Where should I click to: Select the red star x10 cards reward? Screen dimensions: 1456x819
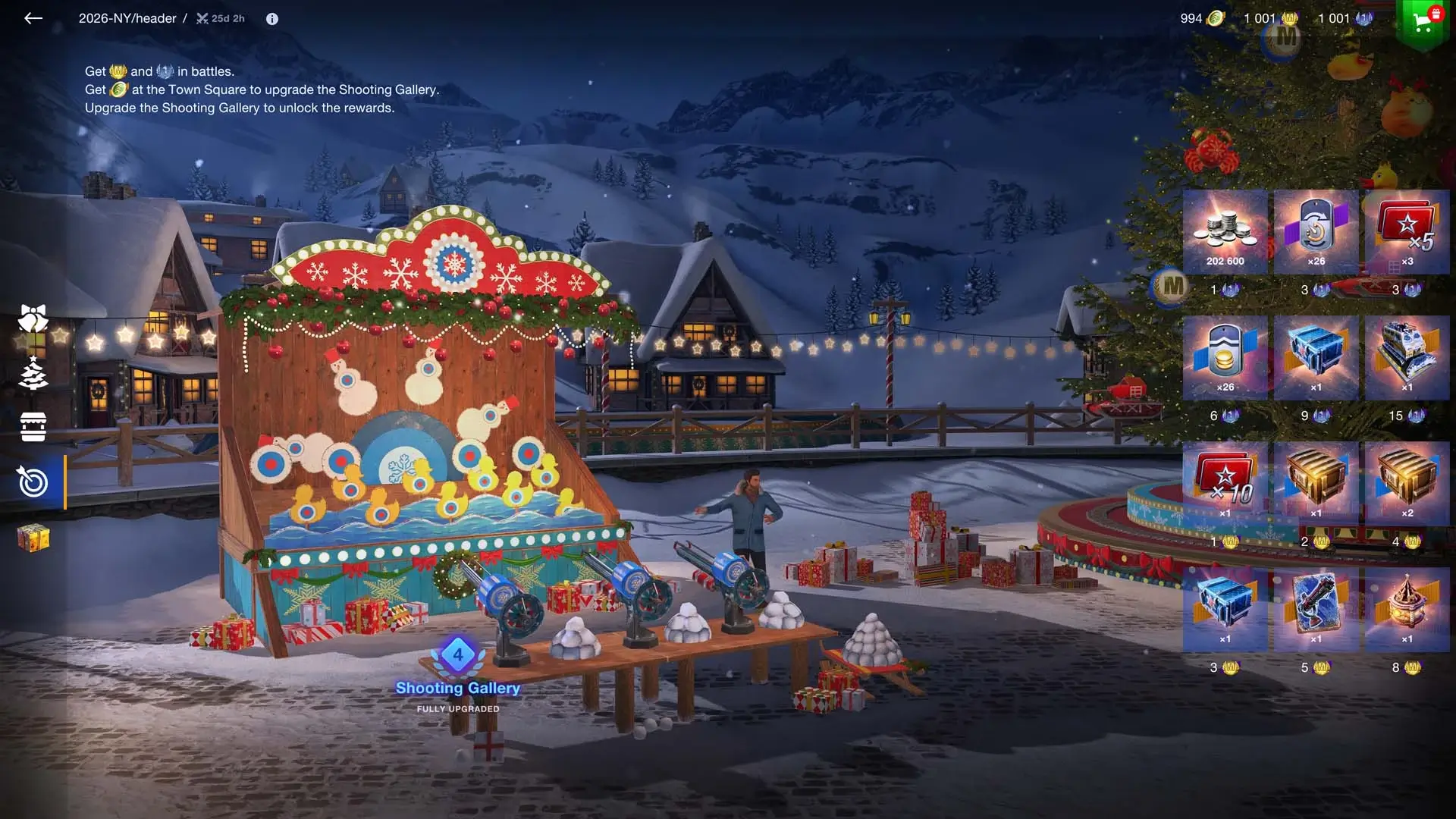click(x=1225, y=483)
